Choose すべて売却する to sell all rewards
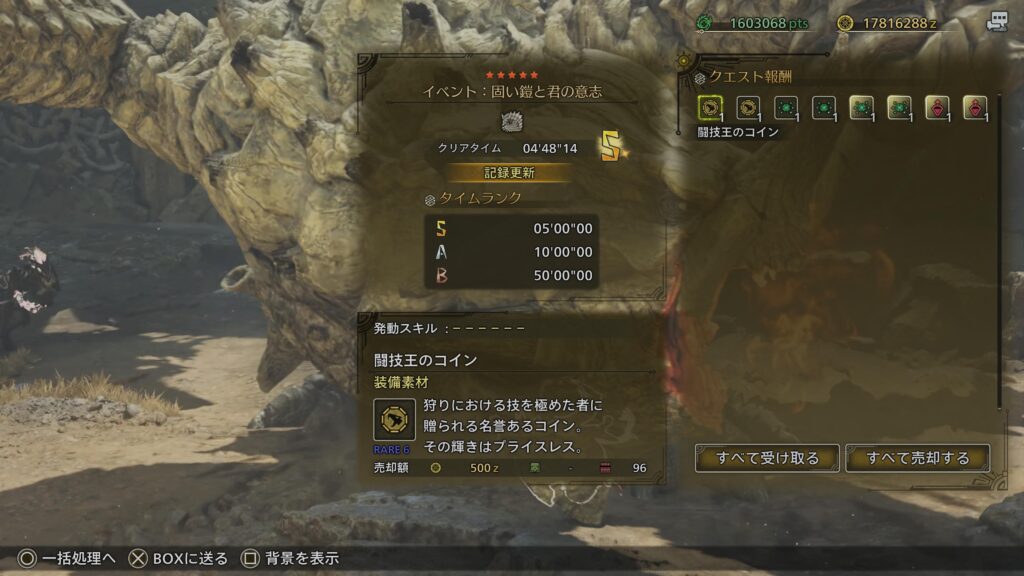Image resolution: width=1024 pixels, height=576 pixels. click(917, 458)
